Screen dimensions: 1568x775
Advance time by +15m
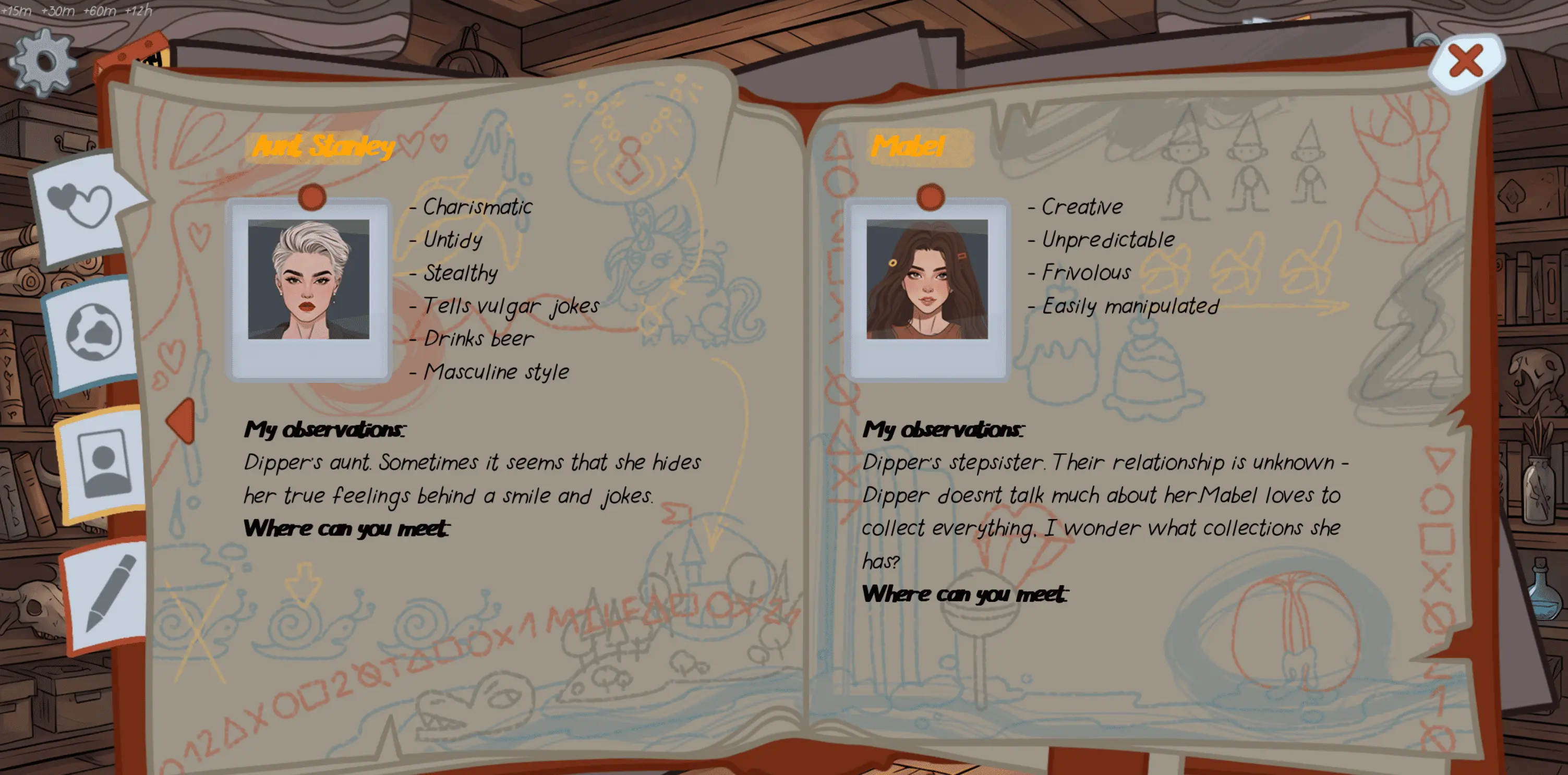17,10
